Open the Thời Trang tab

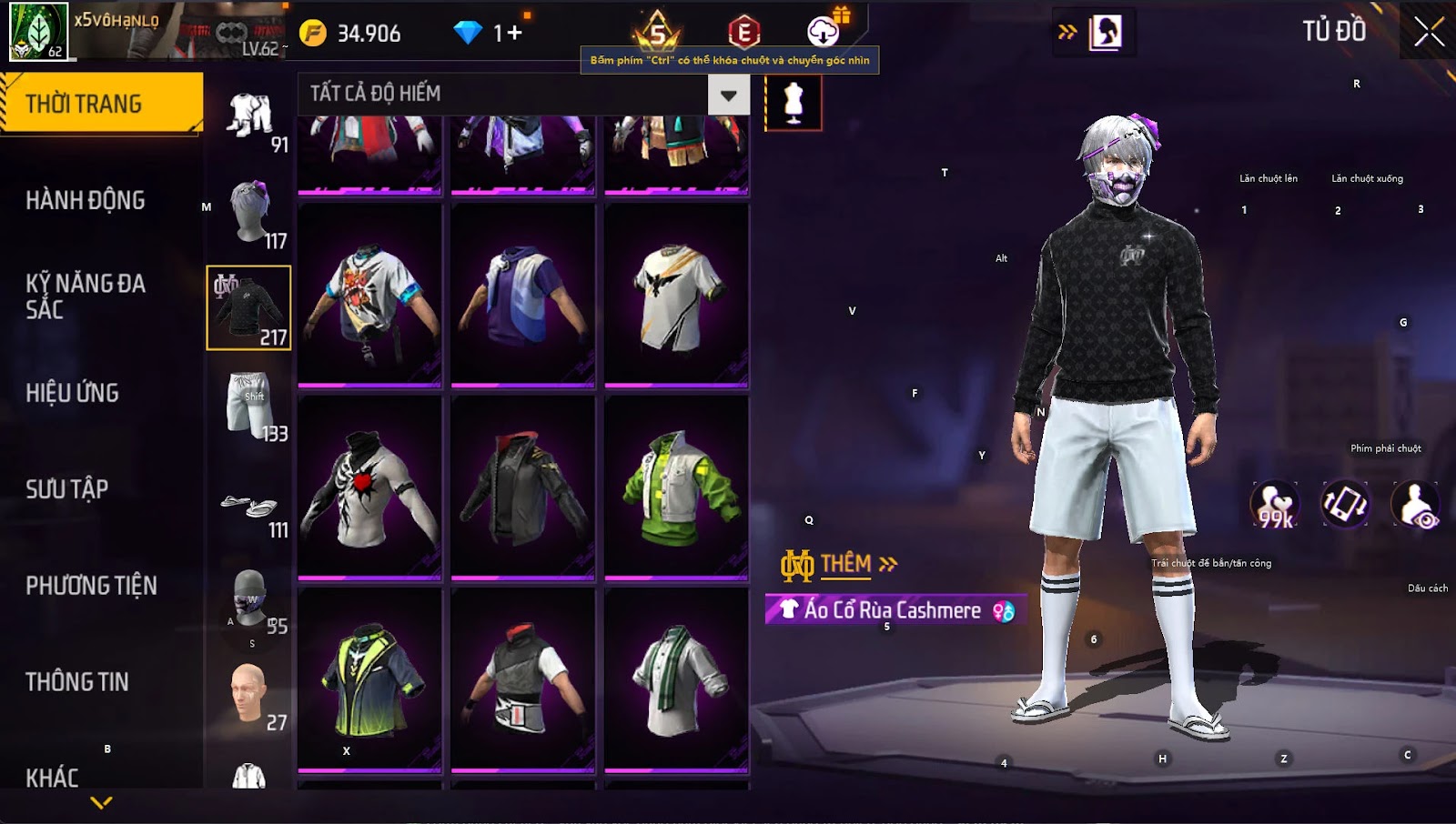tap(100, 104)
